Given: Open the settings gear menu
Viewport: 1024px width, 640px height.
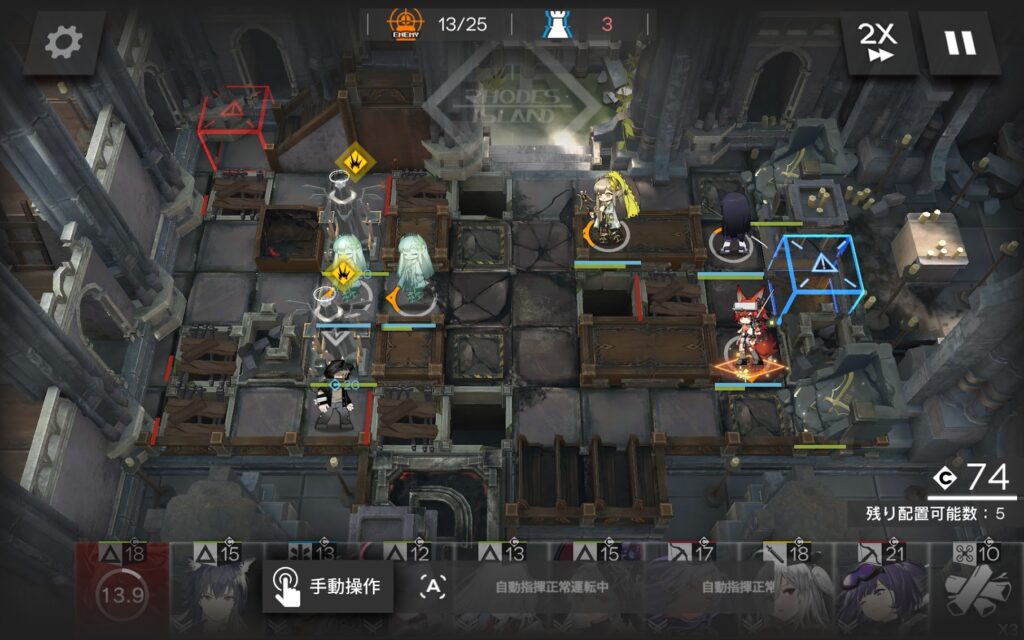Looking at the screenshot, I should (64, 42).
